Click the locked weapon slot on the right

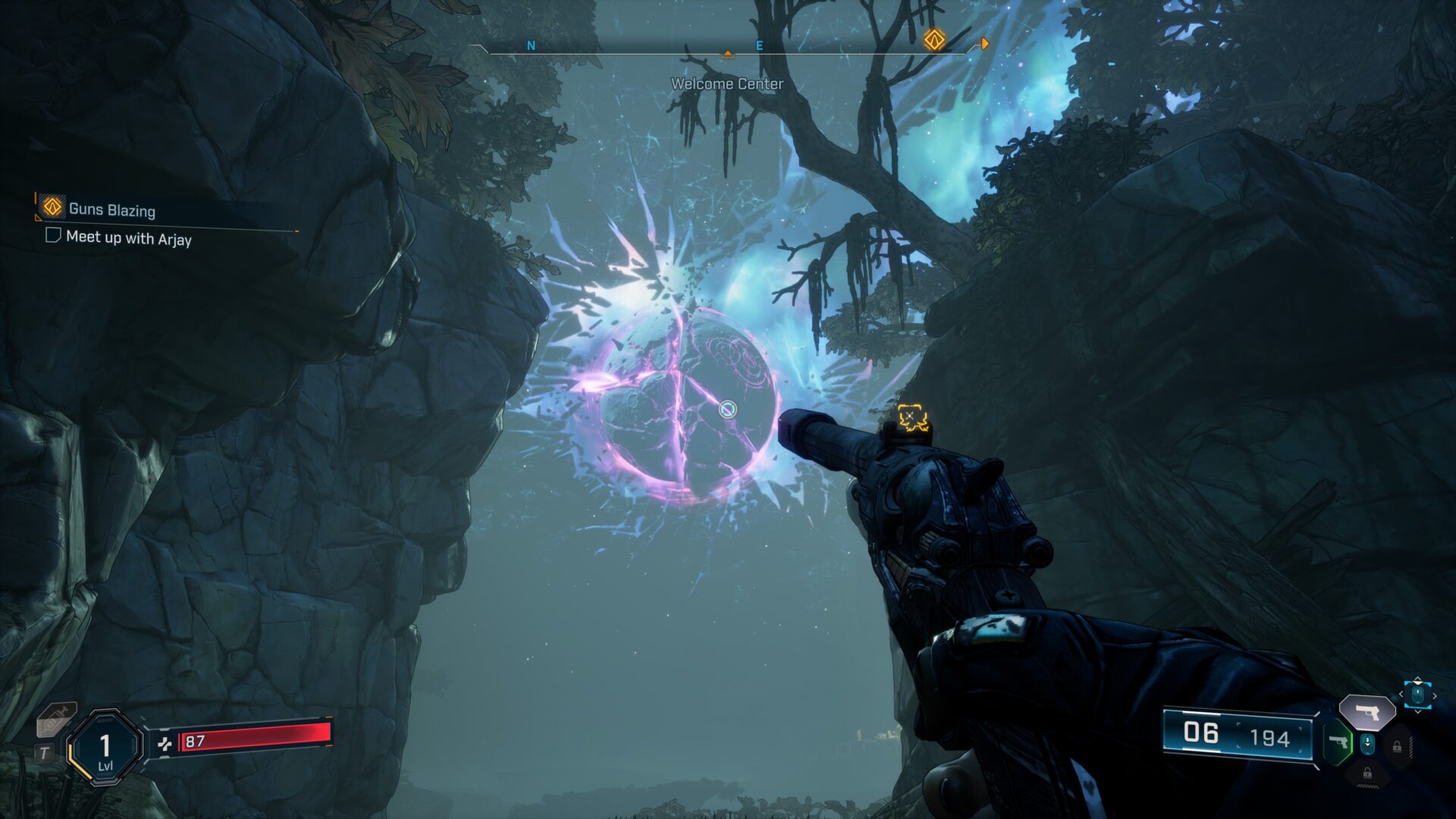[1397, 746]
